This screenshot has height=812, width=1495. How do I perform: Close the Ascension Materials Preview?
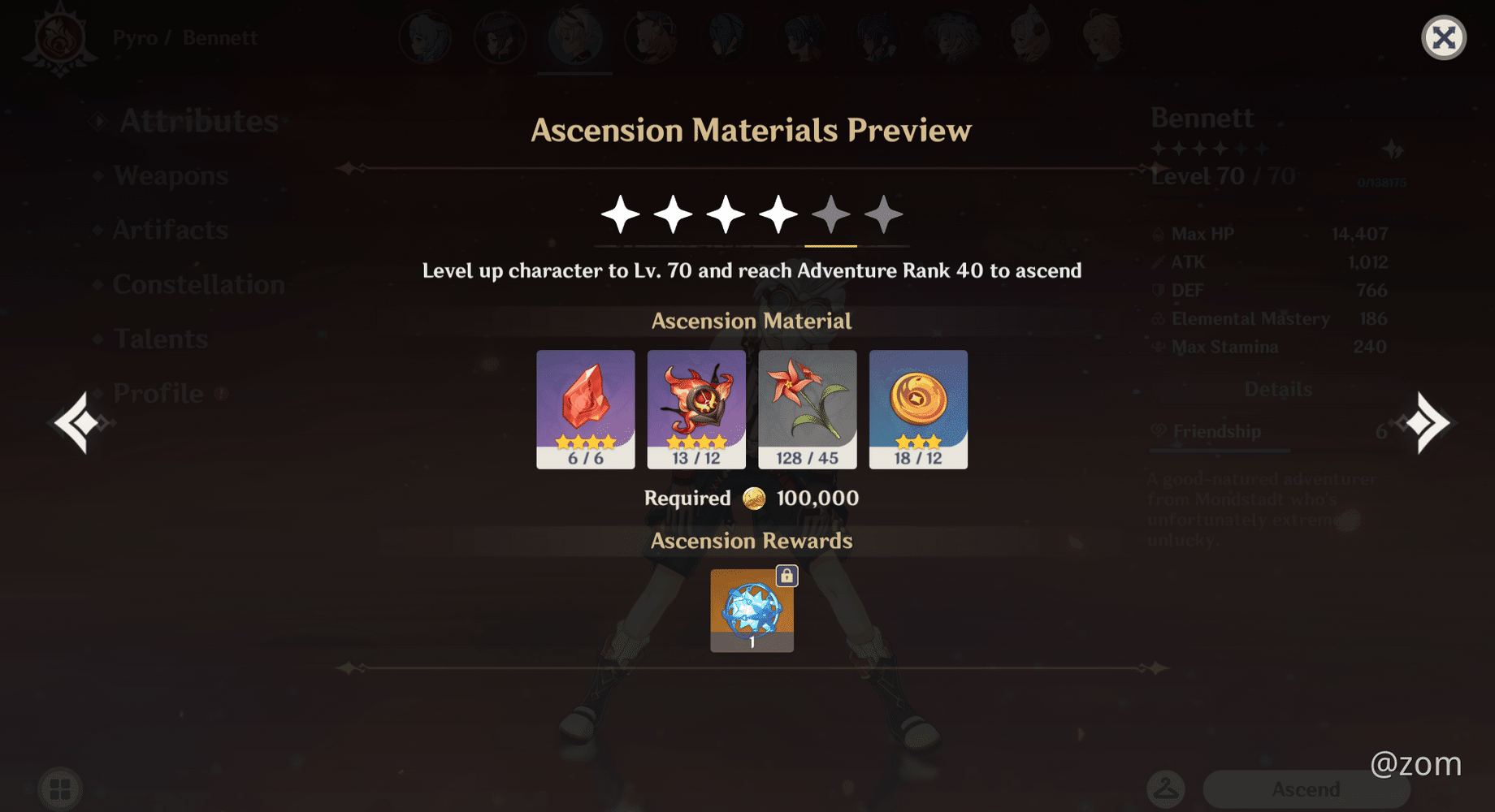click(x=1443, y=36)
